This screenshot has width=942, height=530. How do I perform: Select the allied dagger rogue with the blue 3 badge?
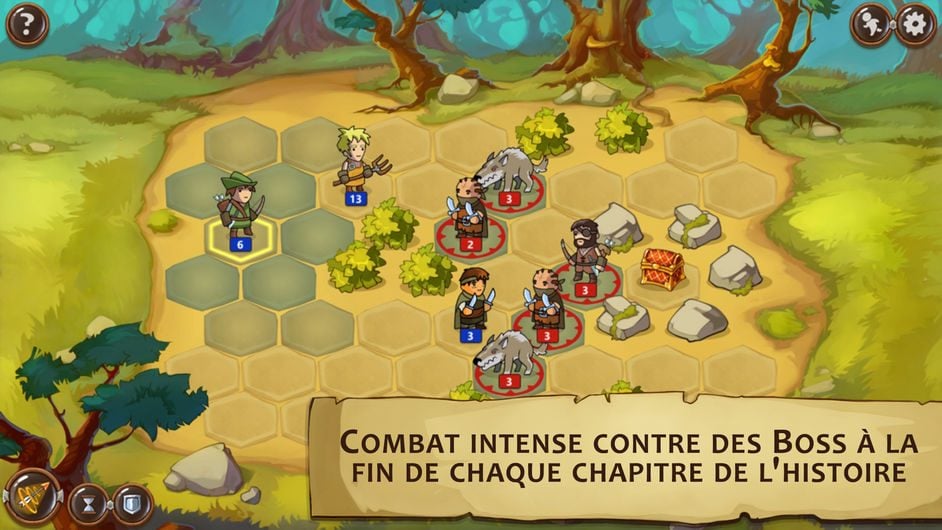click(472, 299)
